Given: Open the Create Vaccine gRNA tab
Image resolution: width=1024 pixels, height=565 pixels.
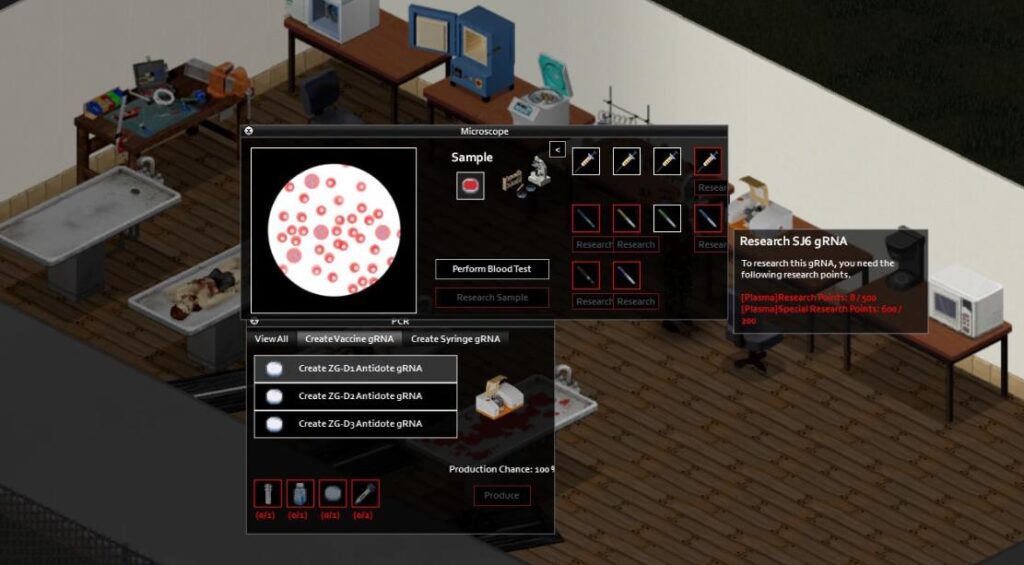Looking at the screenshot, I should pyautogui.click(x=349, y=339).
